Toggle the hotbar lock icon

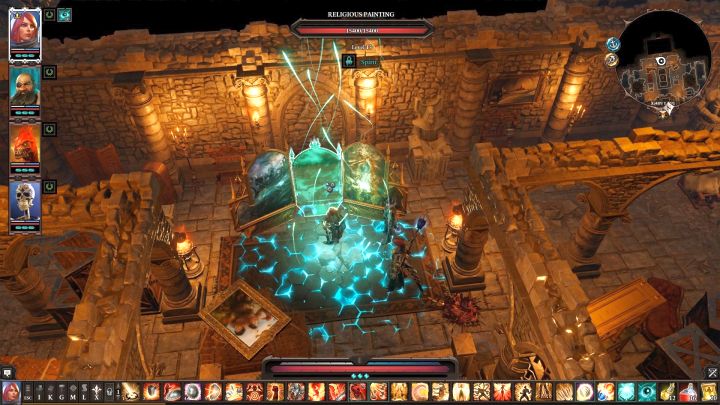tap(105, 391)
